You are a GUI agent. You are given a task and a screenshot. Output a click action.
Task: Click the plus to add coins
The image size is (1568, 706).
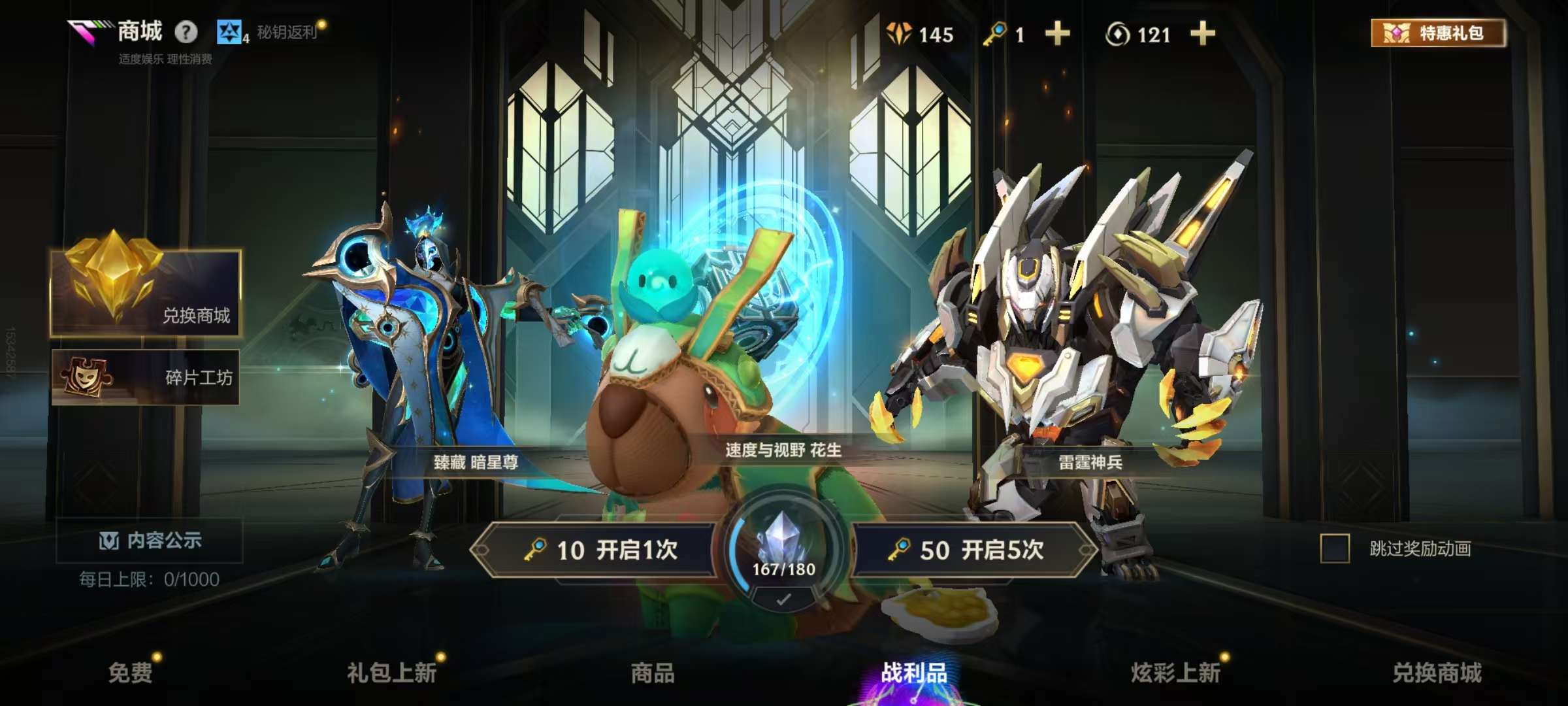(1202, 35)
